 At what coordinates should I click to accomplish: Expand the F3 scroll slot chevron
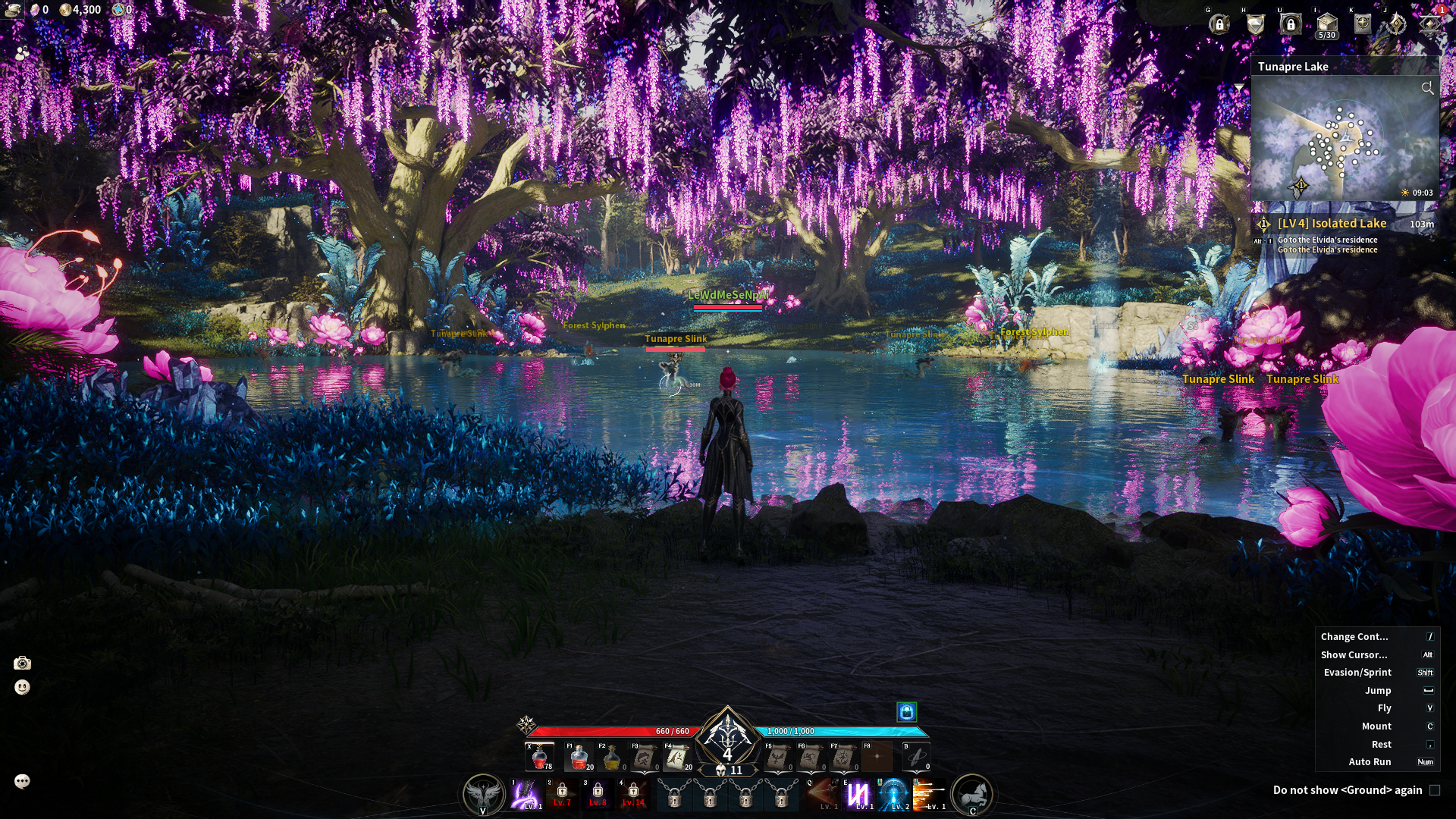tap(646, 772)
